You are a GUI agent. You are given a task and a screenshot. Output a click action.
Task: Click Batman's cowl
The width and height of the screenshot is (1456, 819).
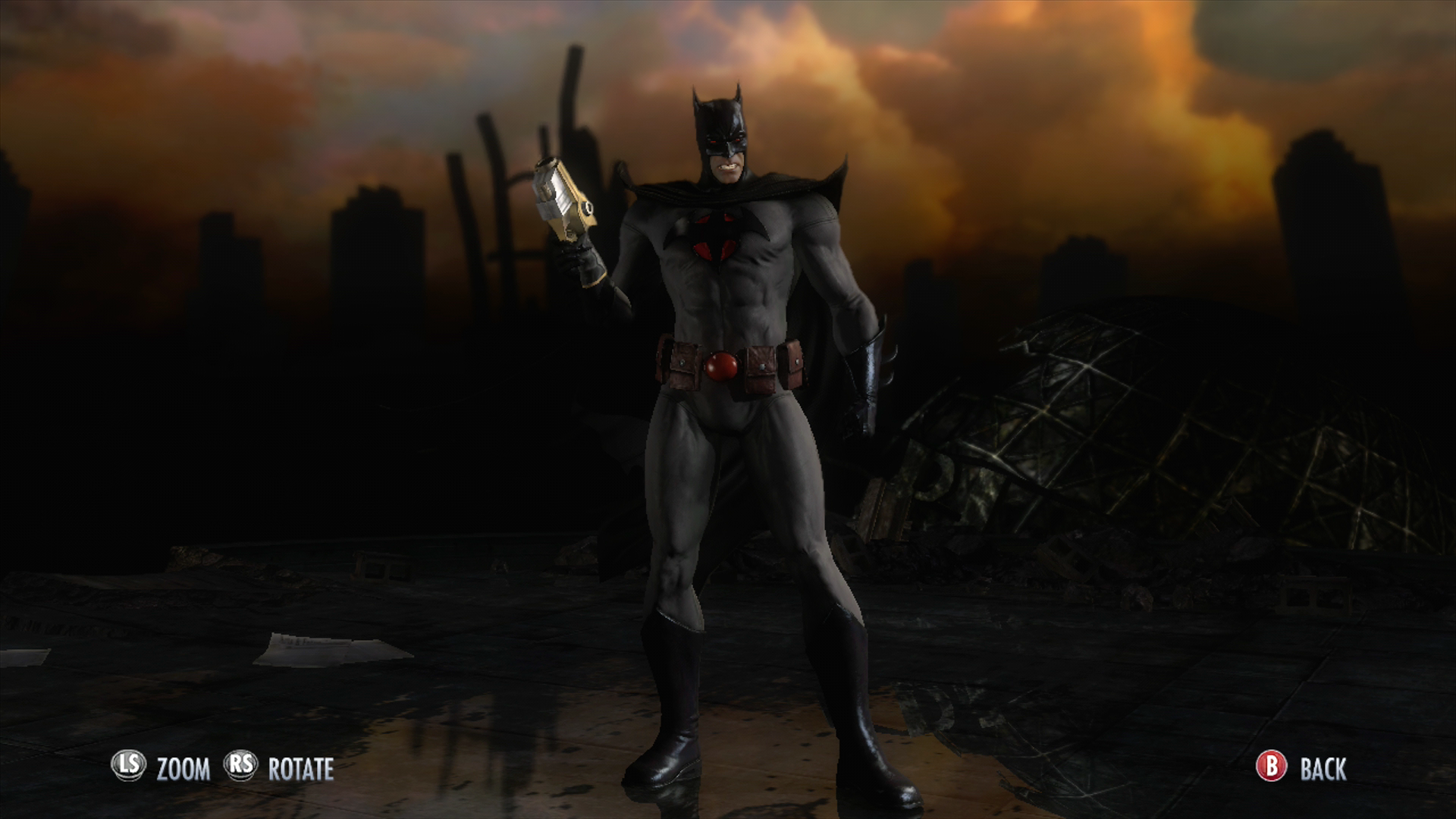pos(722,121)
